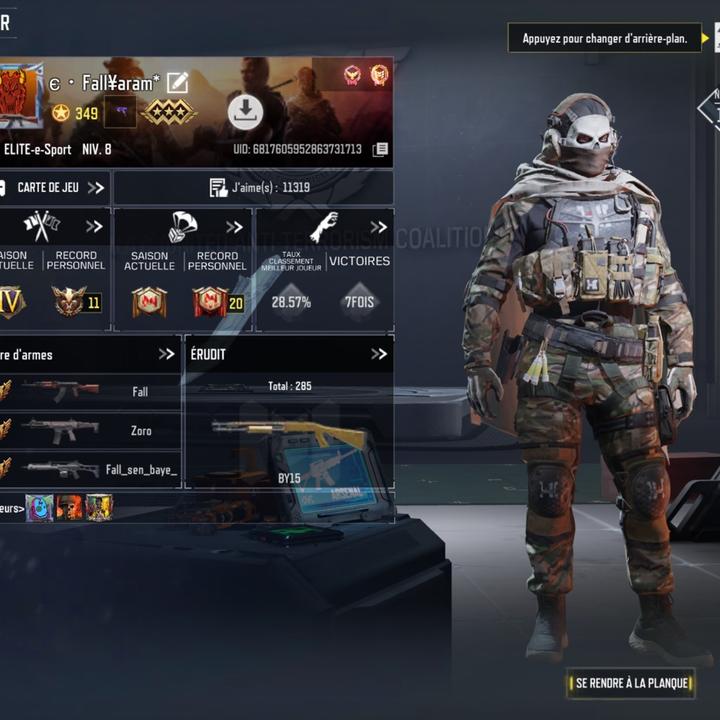This screenshot has height=720, width=720.
Task: Edit the player name with the pencil icon
Action: 177,83
